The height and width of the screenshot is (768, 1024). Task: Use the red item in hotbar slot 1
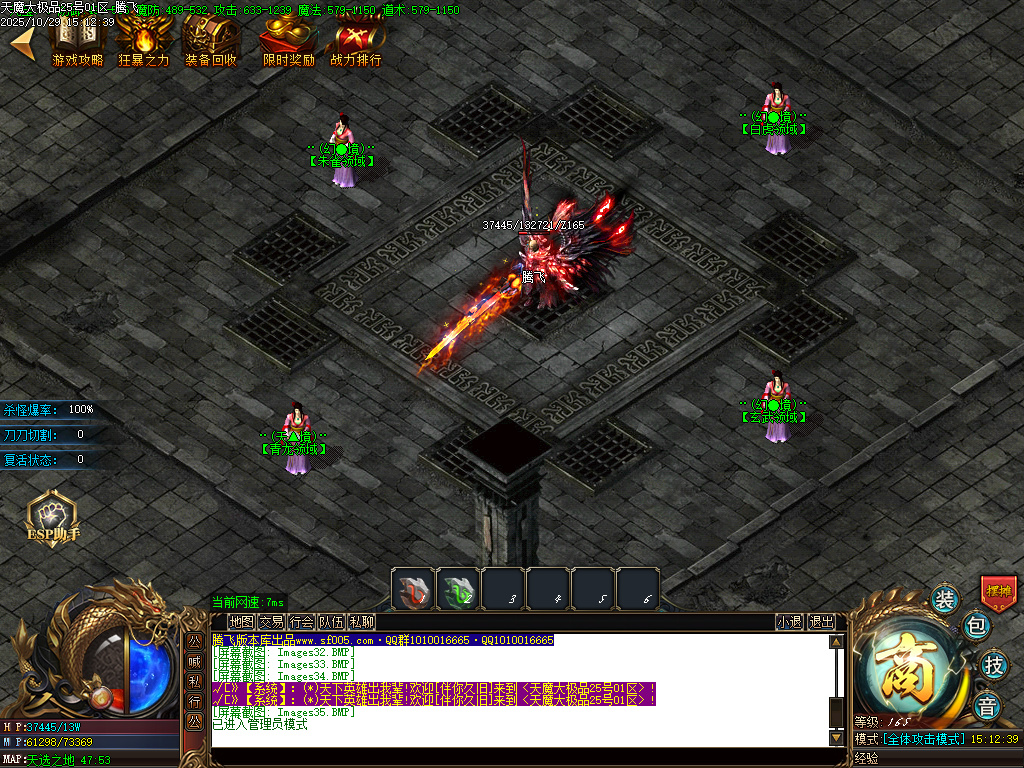(413, 589)
